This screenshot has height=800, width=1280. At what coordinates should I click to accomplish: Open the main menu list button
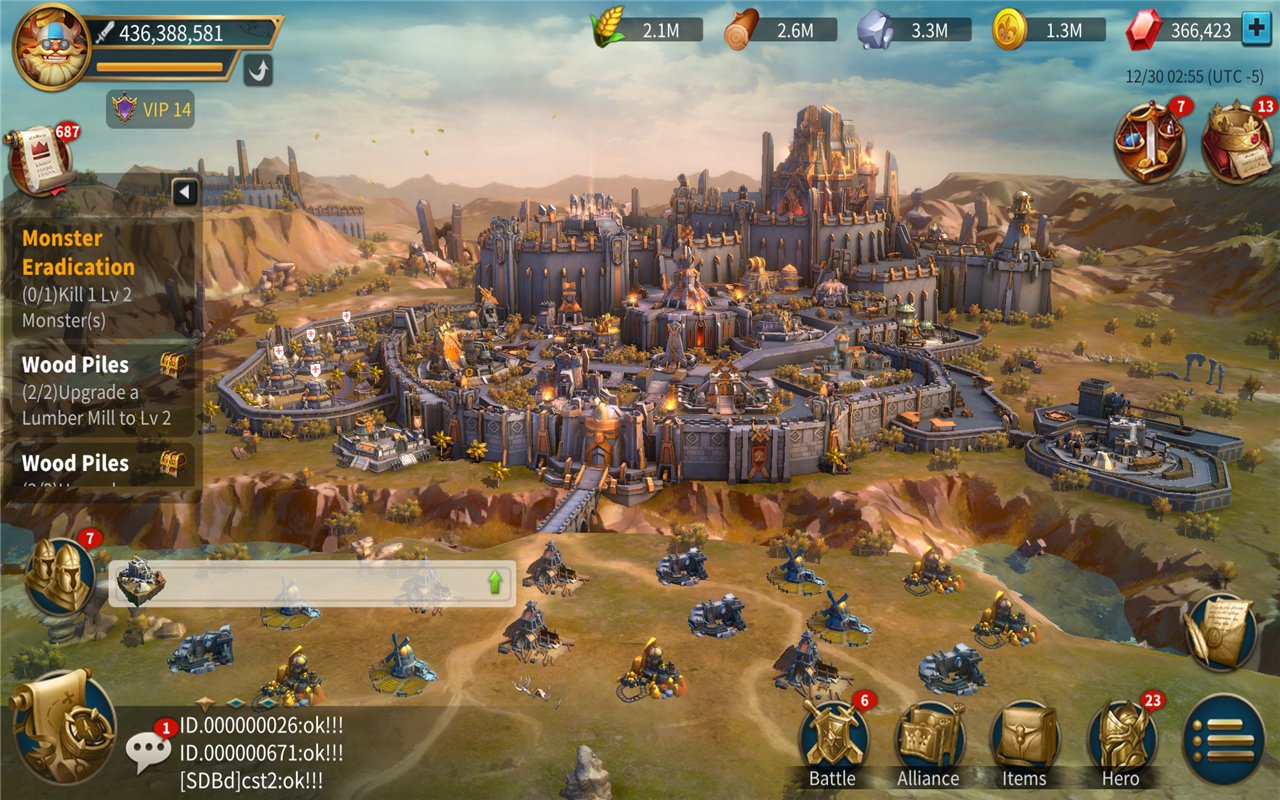1223,739
